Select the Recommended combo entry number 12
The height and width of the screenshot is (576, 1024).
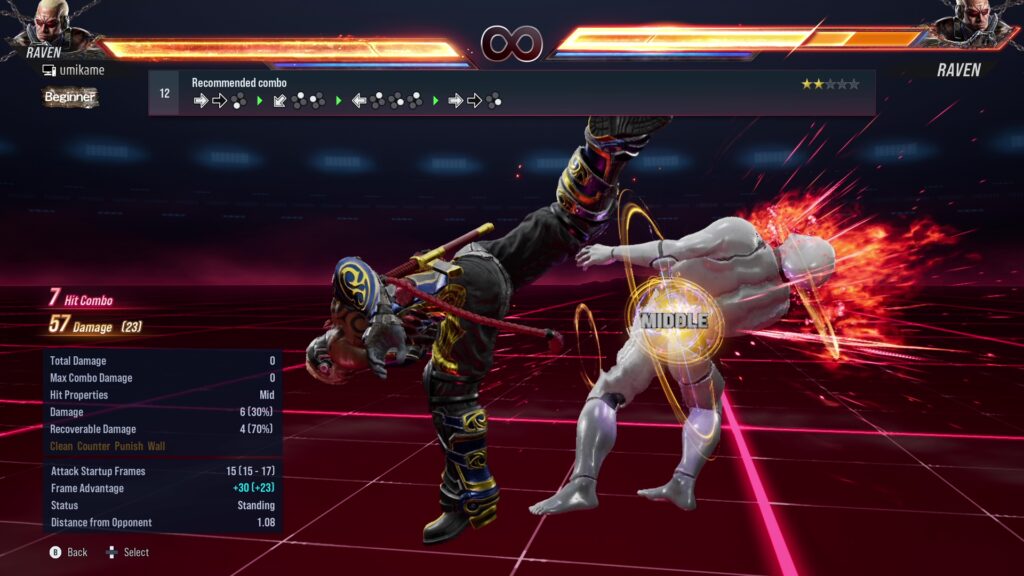click(x=165, y=93)
